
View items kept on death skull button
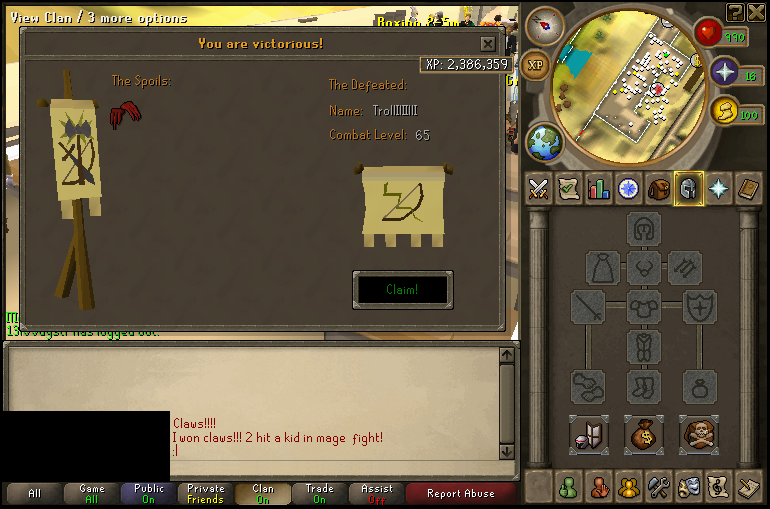[x=698, y=434]
